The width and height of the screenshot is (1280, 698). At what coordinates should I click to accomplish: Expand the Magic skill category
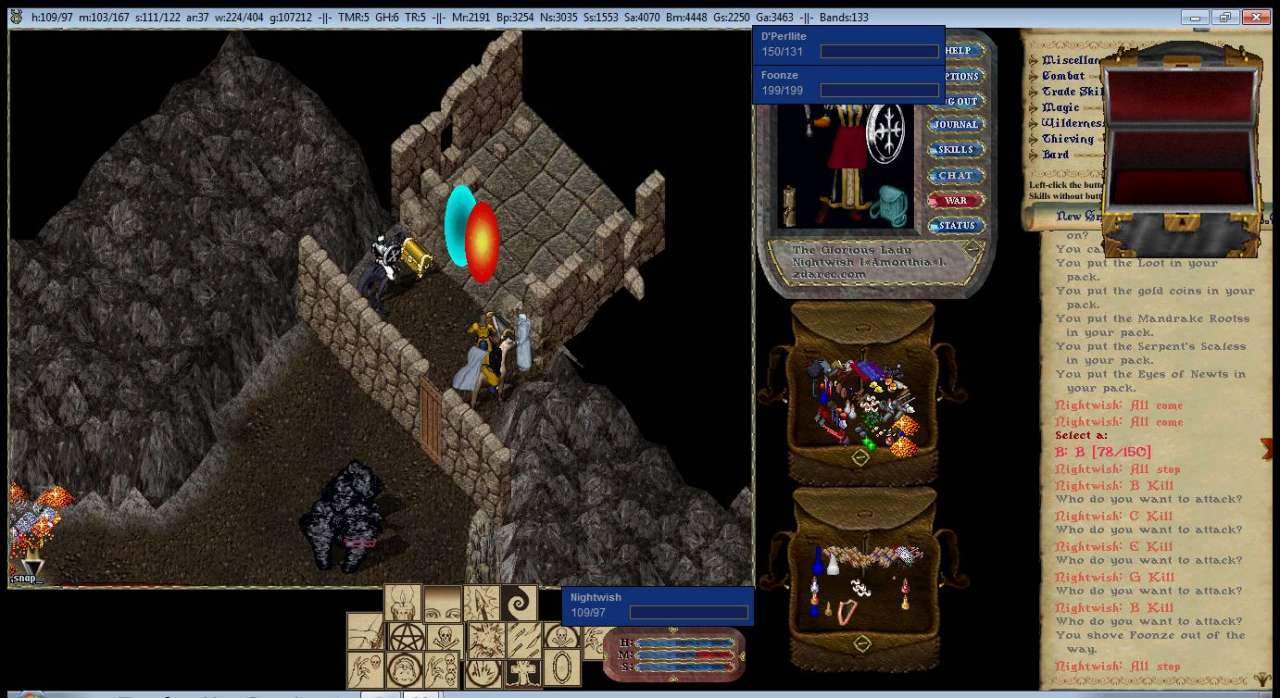(1060, 108)
